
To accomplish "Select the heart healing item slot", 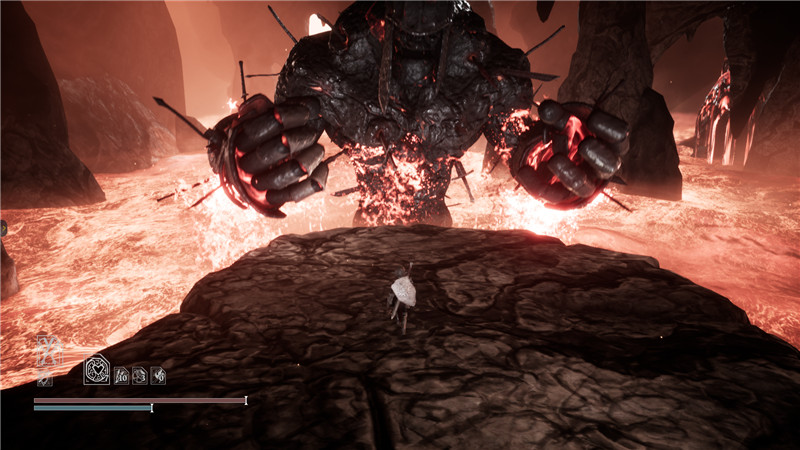I will (97, 371).
